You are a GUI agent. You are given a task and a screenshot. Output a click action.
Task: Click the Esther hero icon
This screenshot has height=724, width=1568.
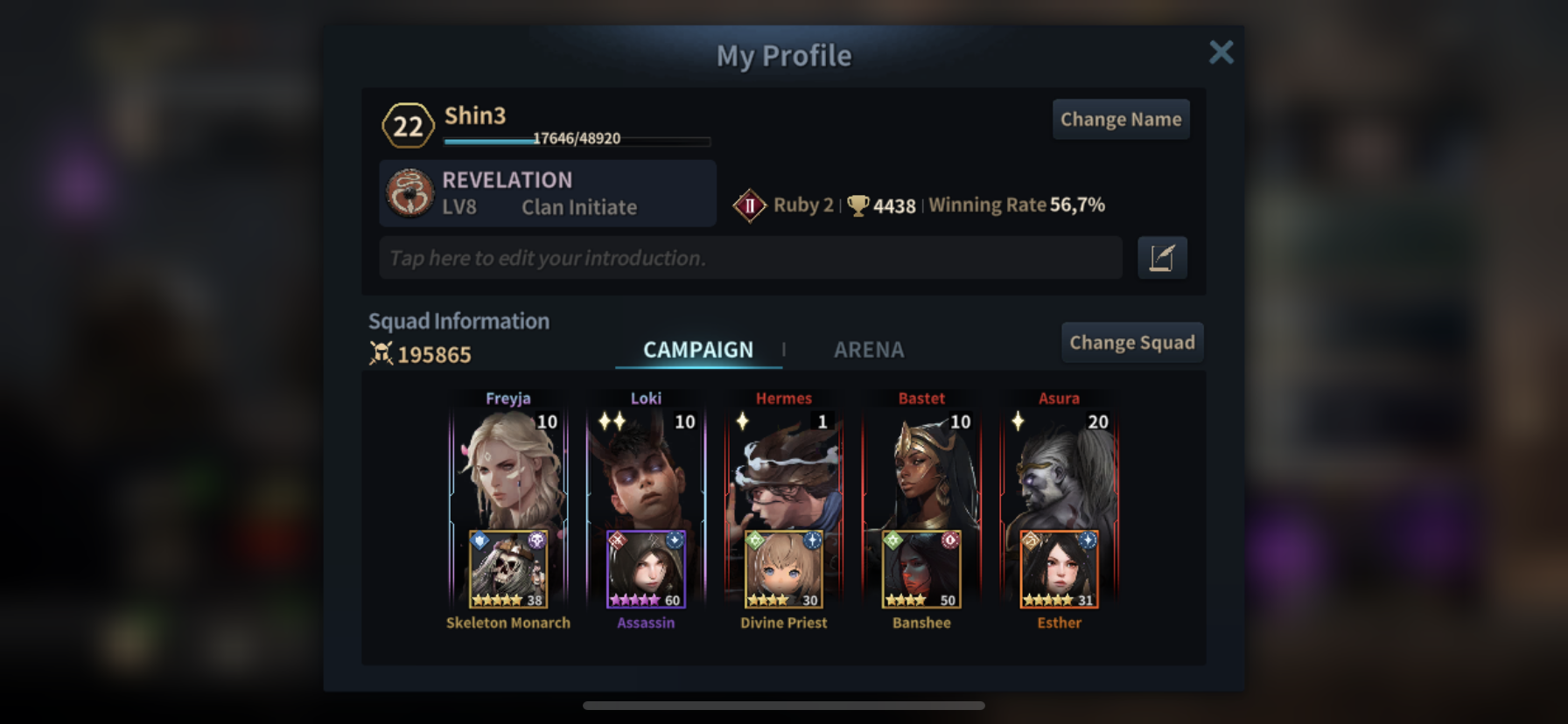coord(1059,569)
